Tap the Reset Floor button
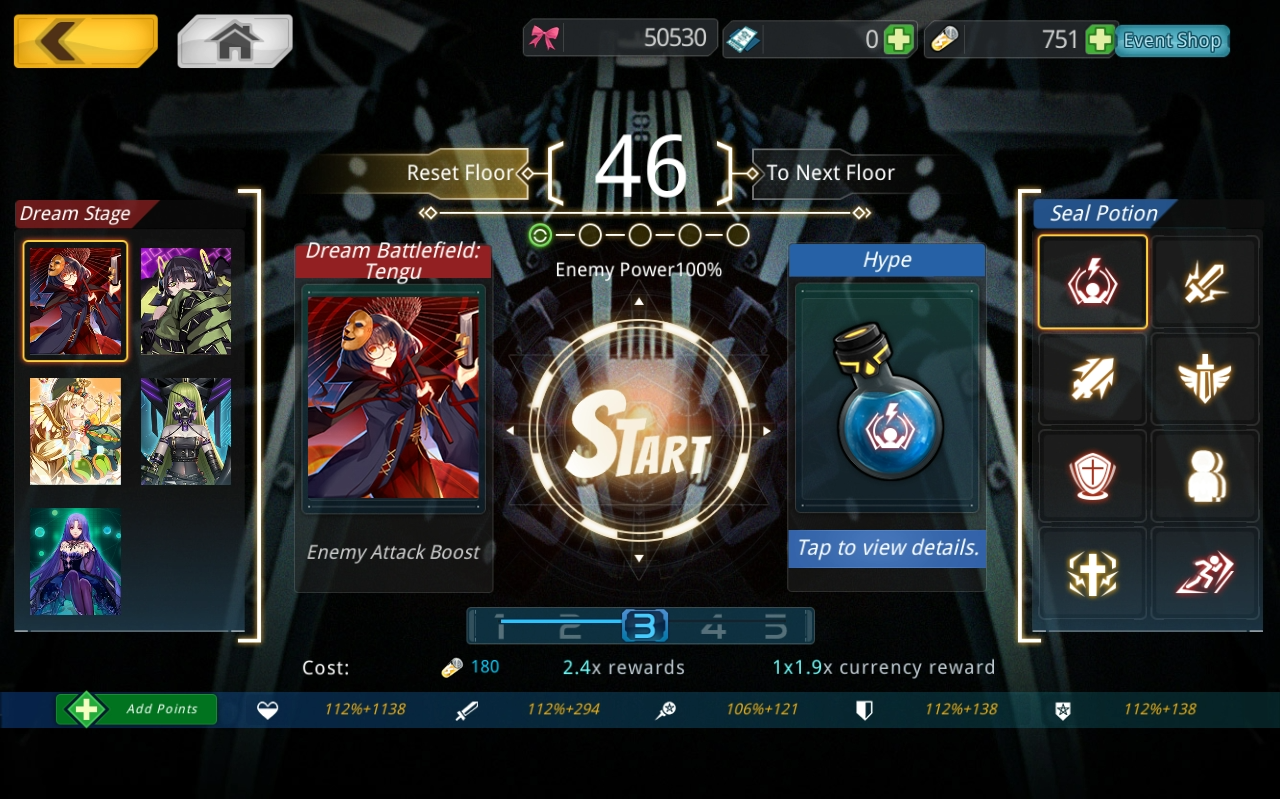The height and width of the screenshot is (799, 1280). point(459,173)
